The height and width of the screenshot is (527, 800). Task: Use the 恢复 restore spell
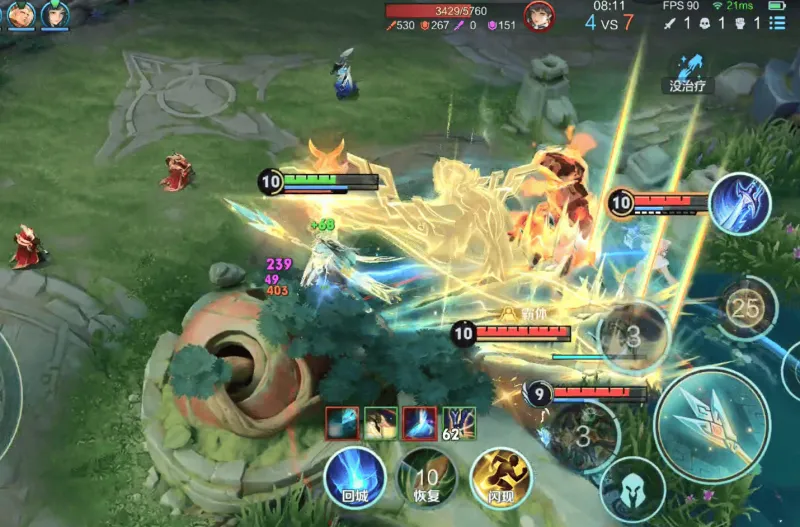click(x=427, y=475)
